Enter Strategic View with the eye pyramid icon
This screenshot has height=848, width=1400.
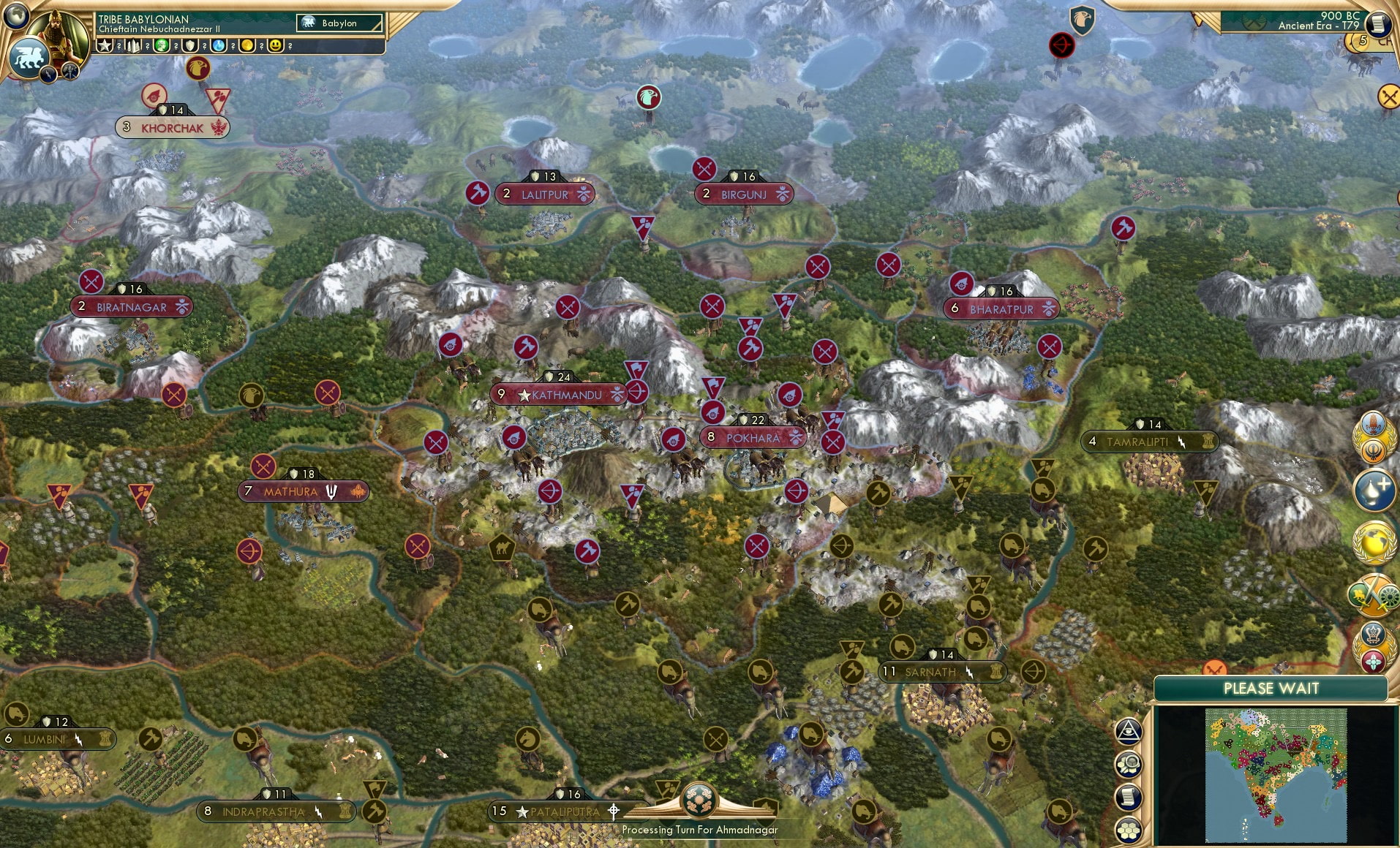click(x=1129, y=731)
